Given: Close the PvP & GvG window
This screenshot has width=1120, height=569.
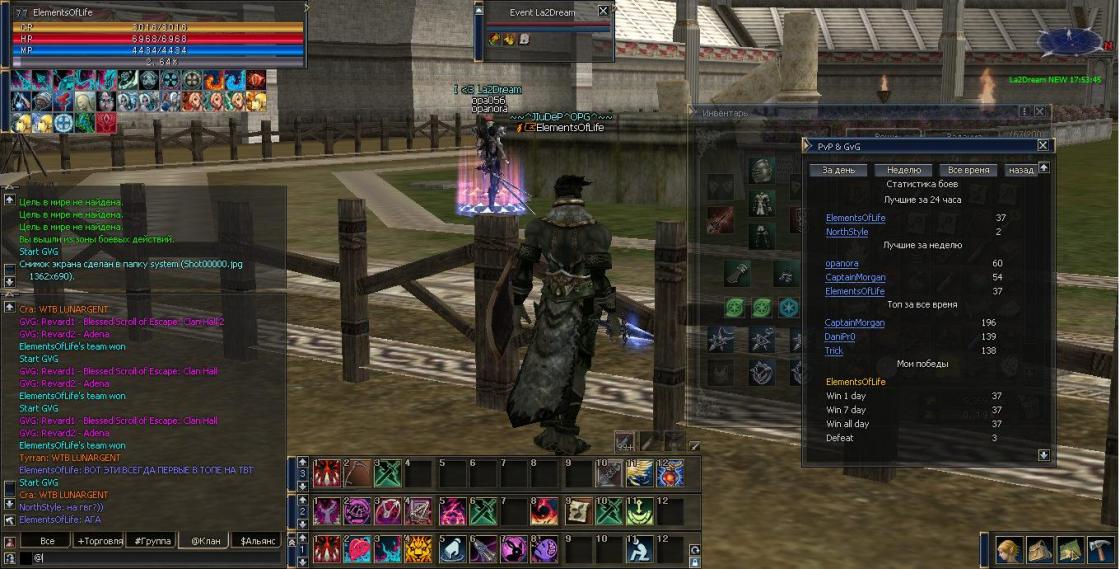Looking at the screenshot, I should tap(1043, 145).
